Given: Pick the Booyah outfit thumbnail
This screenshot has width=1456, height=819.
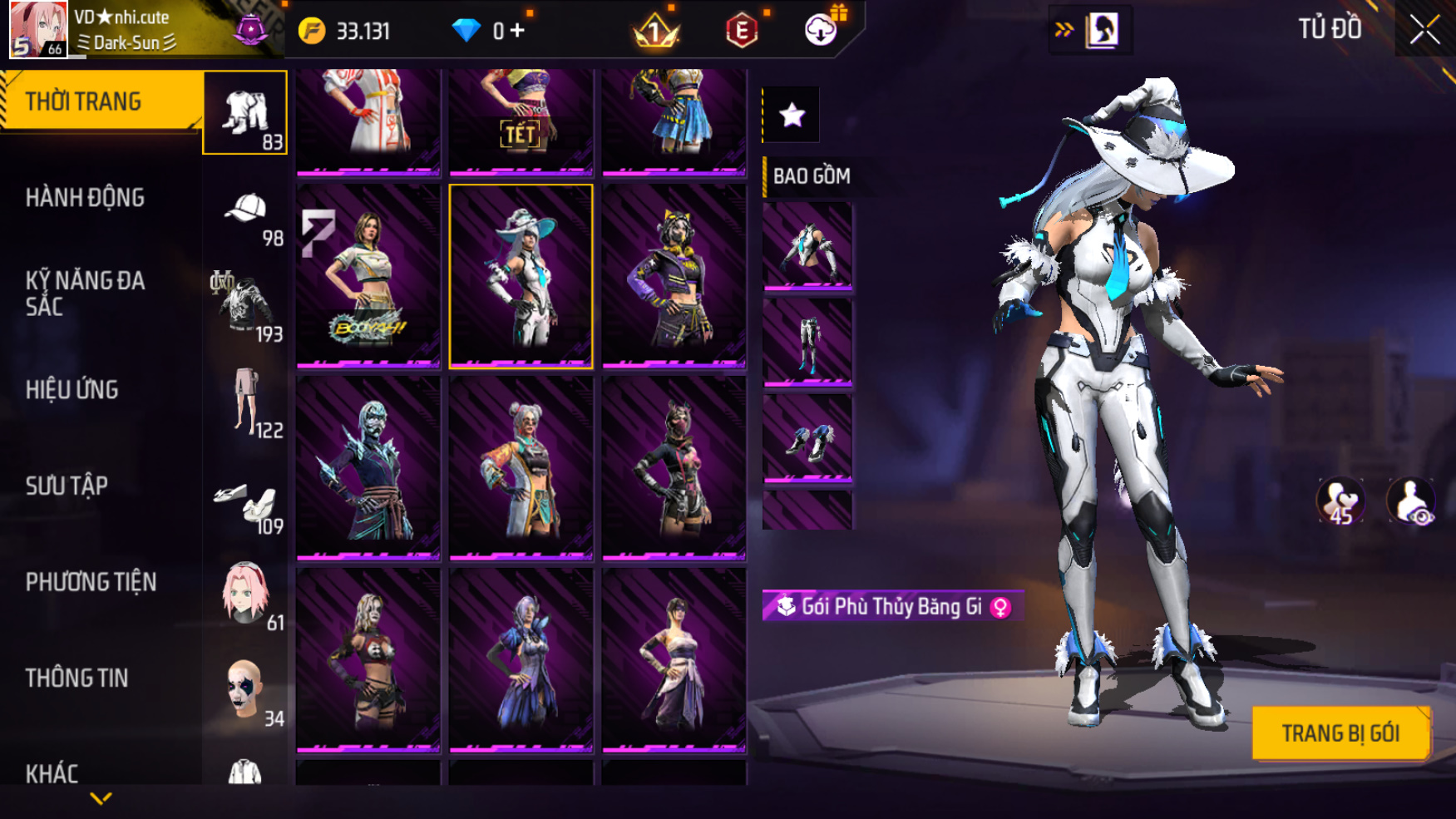Looking at the screenshot, I should [x=368, y=275].
